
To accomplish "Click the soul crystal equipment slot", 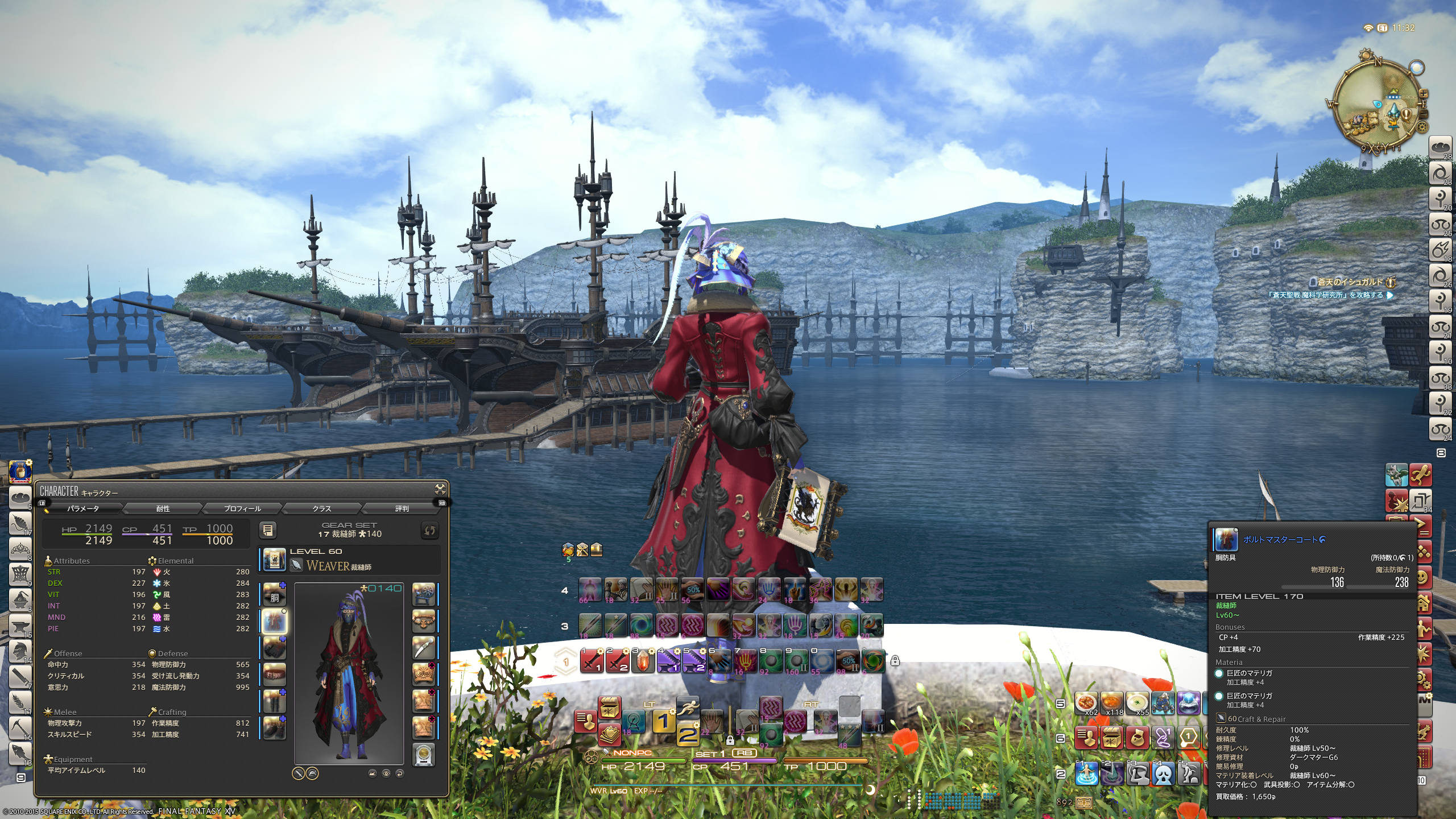I will pyautogui.click(x=424, y=754).
